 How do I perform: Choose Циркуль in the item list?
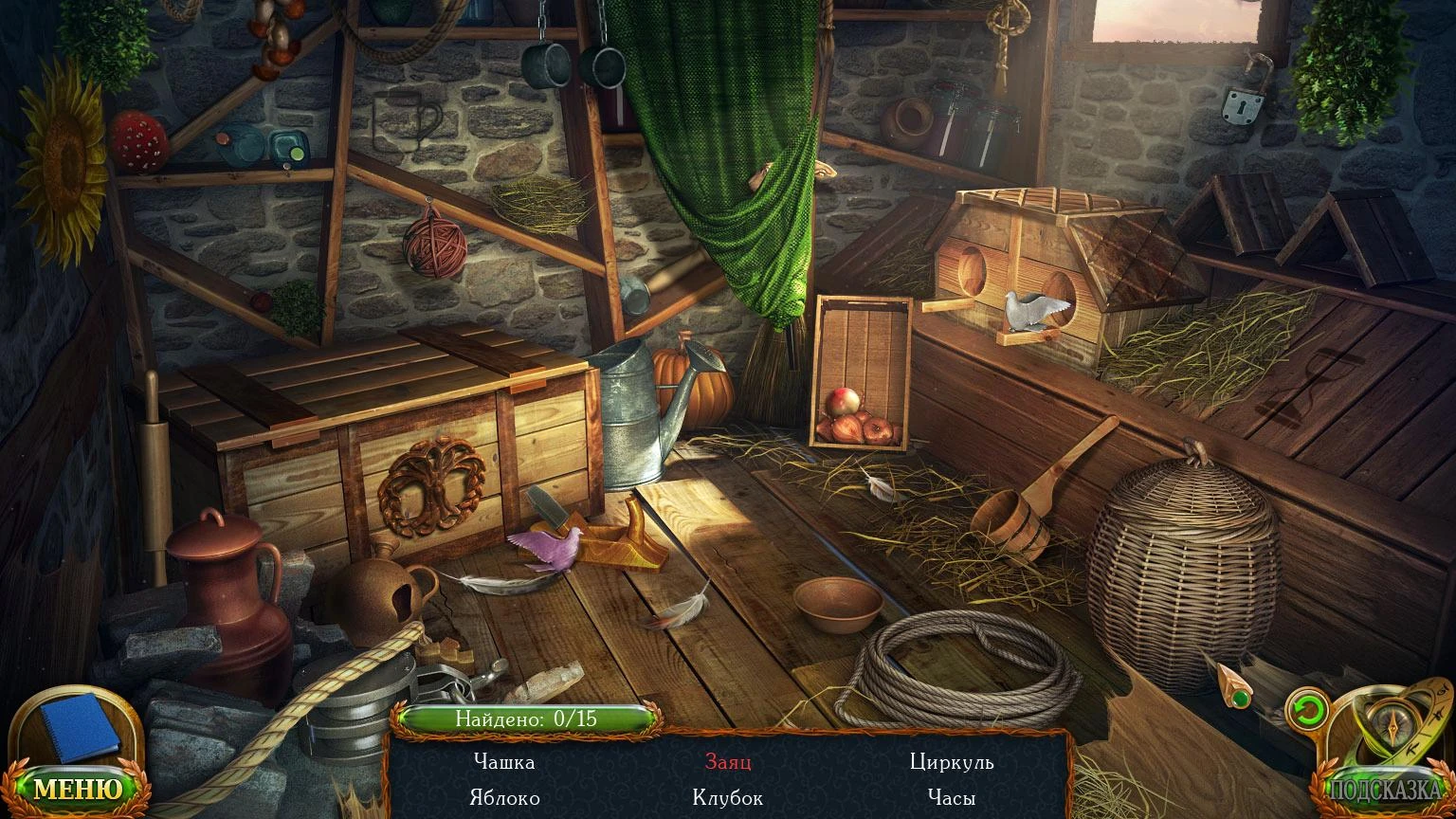point(952,762)
